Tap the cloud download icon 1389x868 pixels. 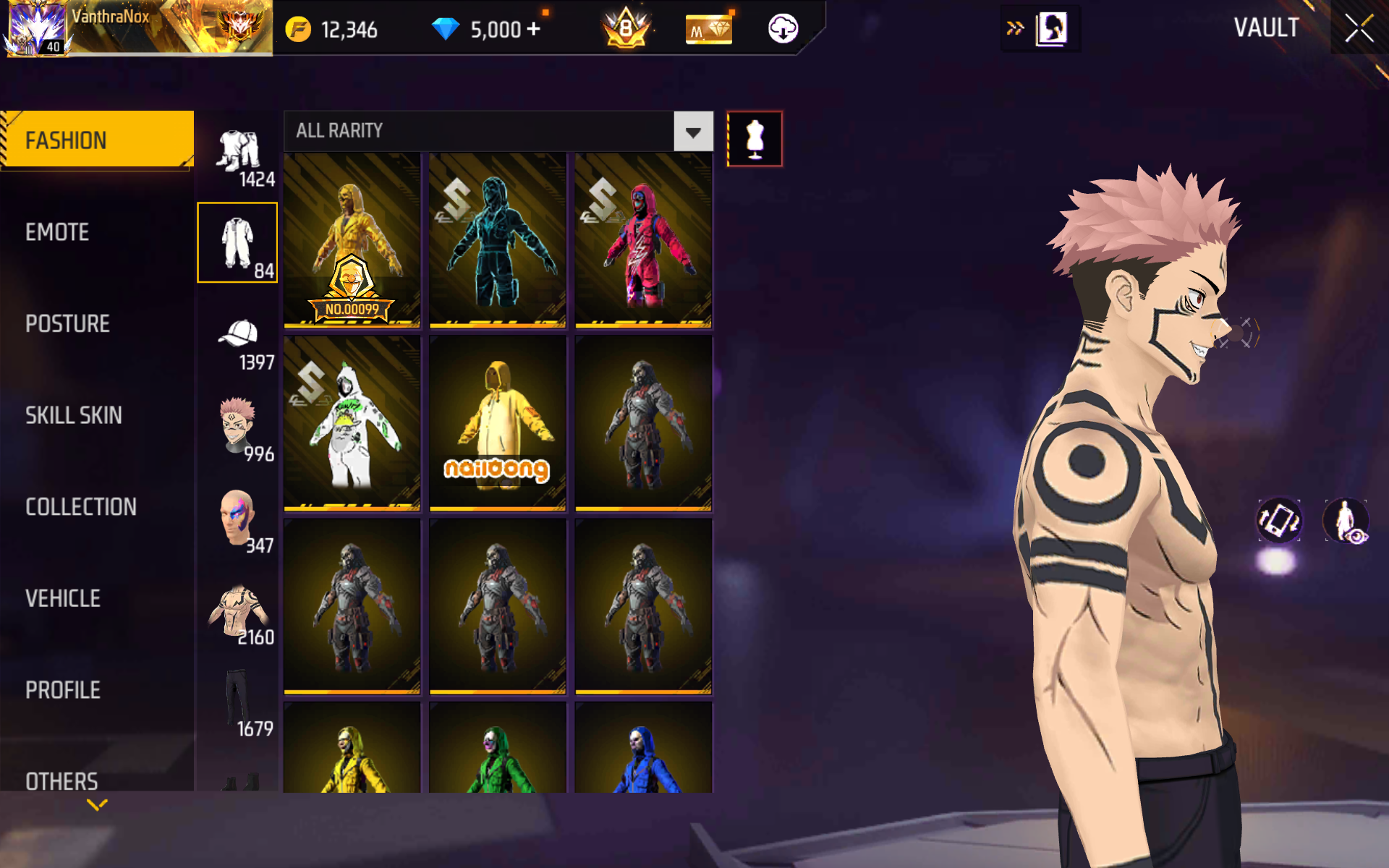783,29
